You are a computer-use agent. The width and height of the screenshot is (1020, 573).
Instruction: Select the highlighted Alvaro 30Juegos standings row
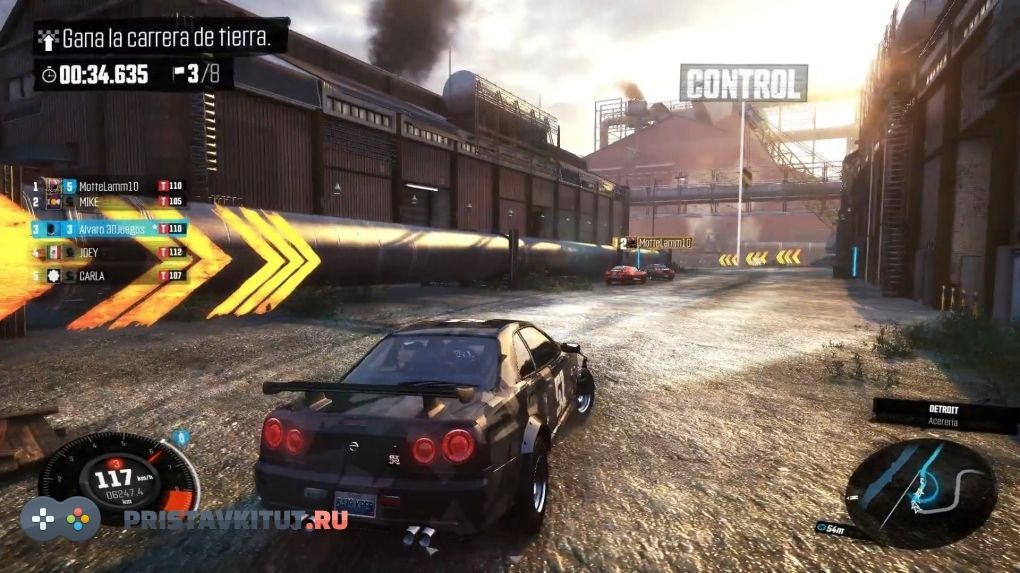pyautogui.click(x=110, y=229)
